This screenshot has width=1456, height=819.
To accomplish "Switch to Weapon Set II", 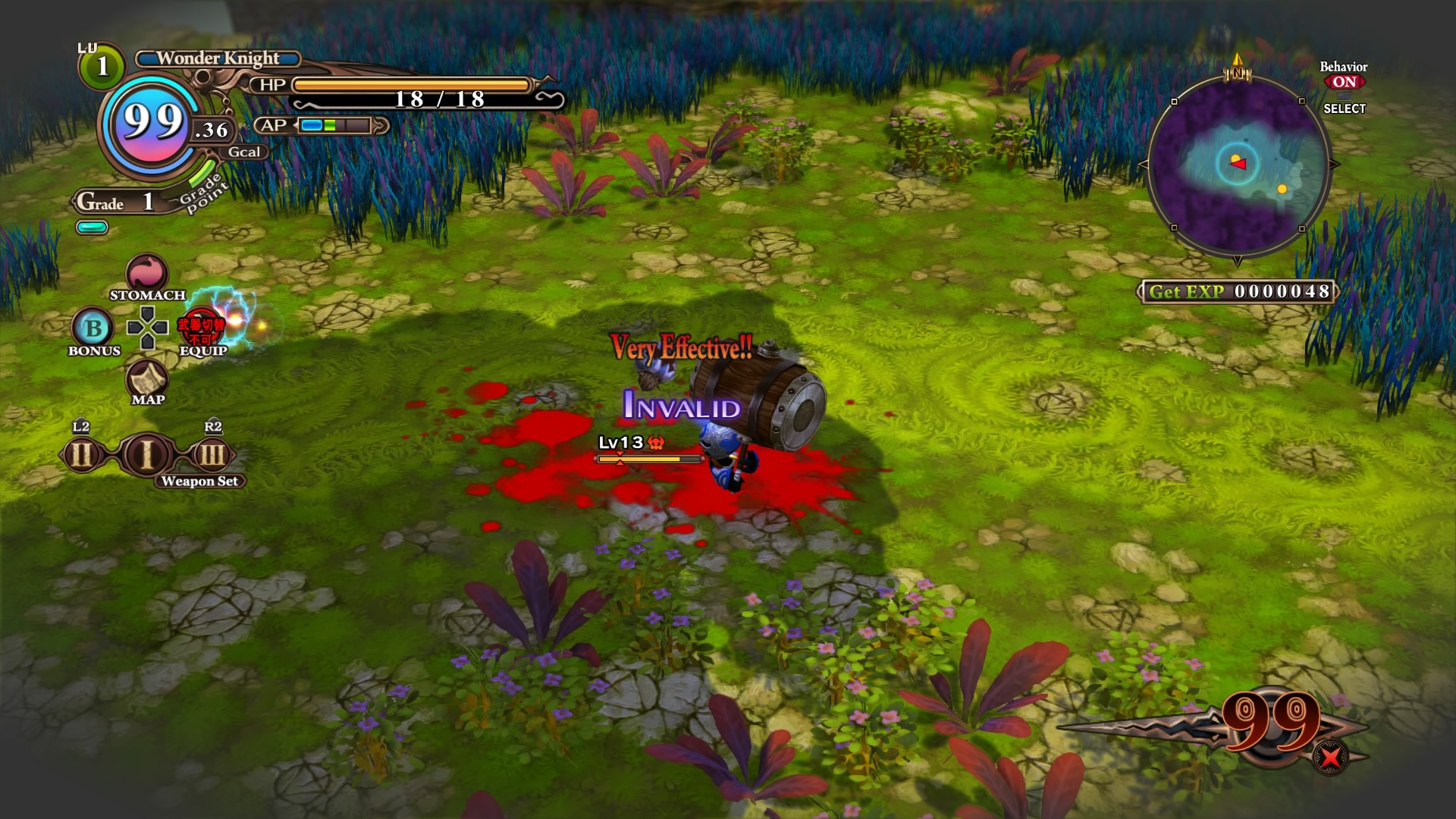I will 81,455.
